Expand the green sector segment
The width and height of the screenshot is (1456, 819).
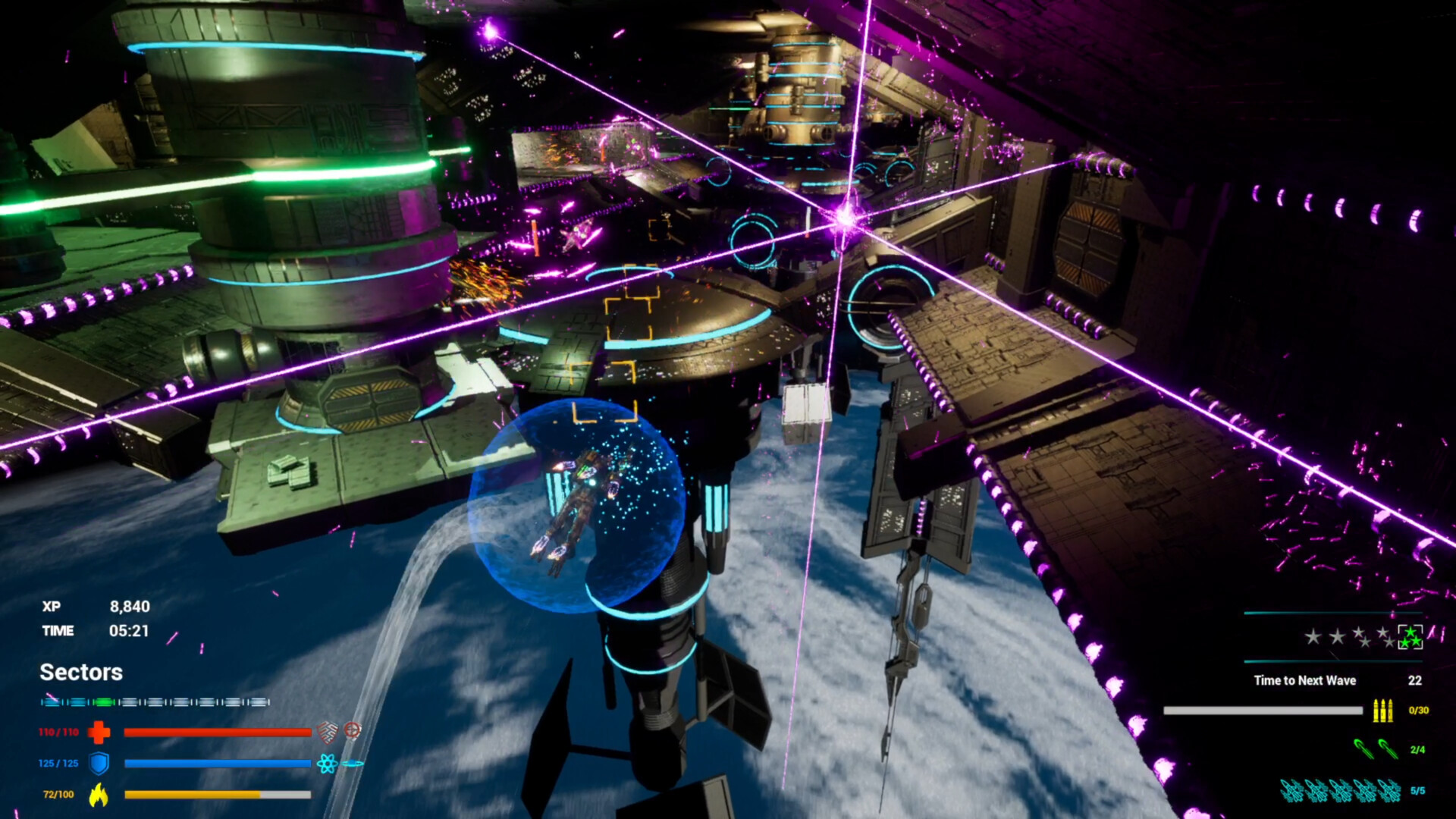105,701
